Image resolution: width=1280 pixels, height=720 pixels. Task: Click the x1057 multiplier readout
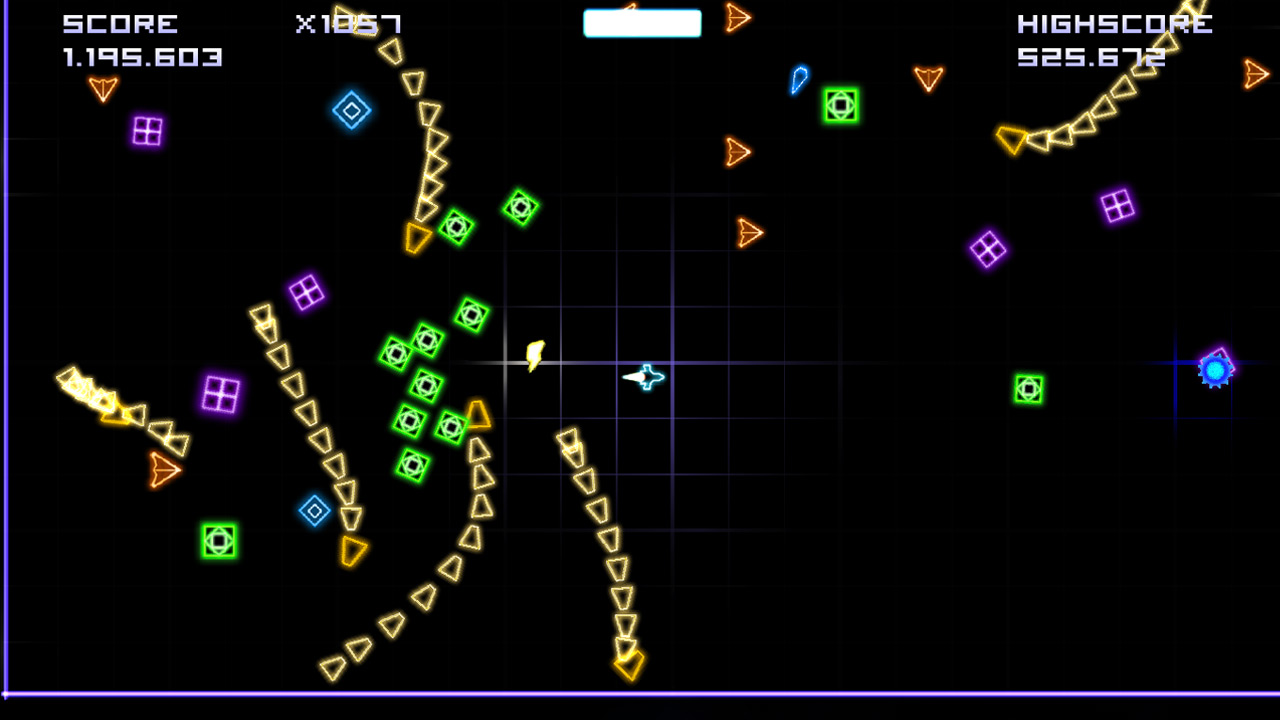click(350, 22)
